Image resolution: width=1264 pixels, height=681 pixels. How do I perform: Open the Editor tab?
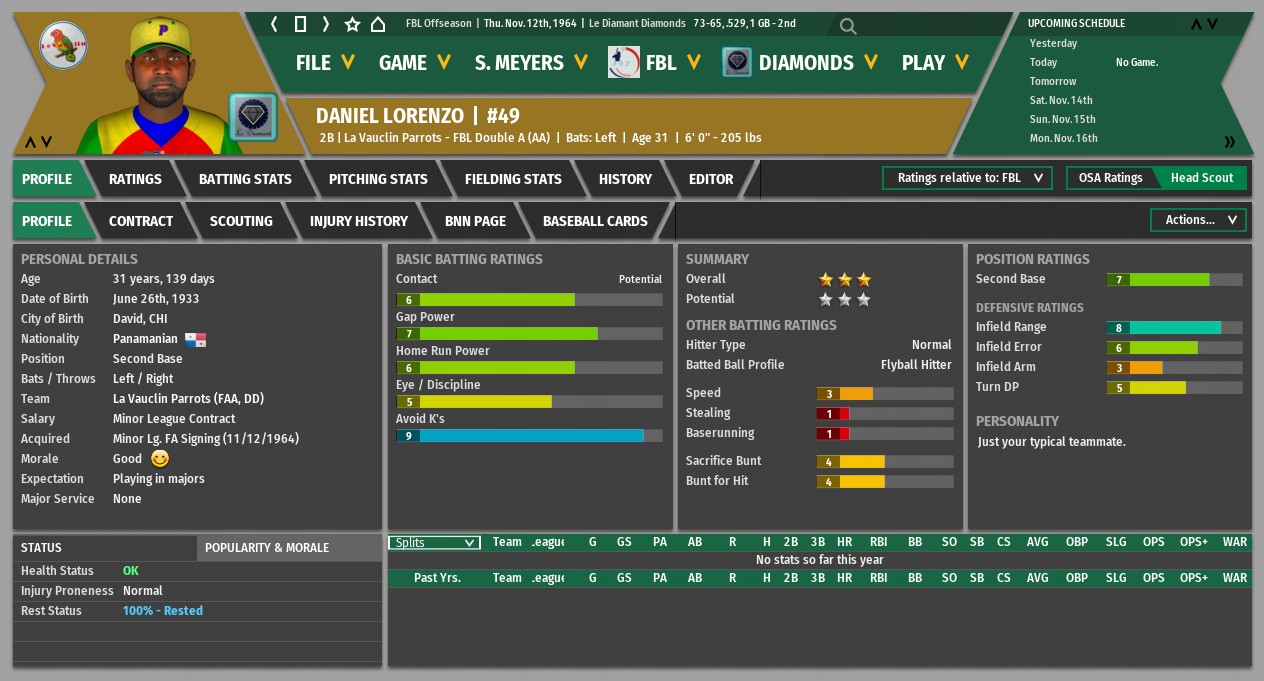[x=711, y=179]
